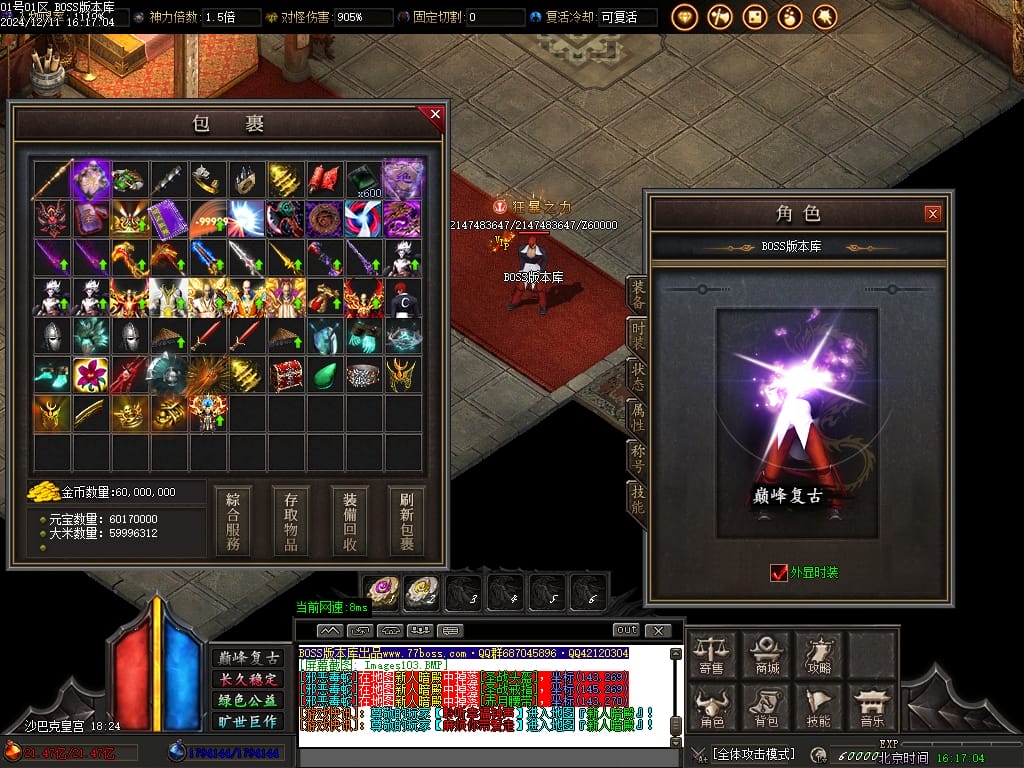This screenshot has width=1024, height=768.
Task: Select the pink flower item slot
Action: (91, 375)
